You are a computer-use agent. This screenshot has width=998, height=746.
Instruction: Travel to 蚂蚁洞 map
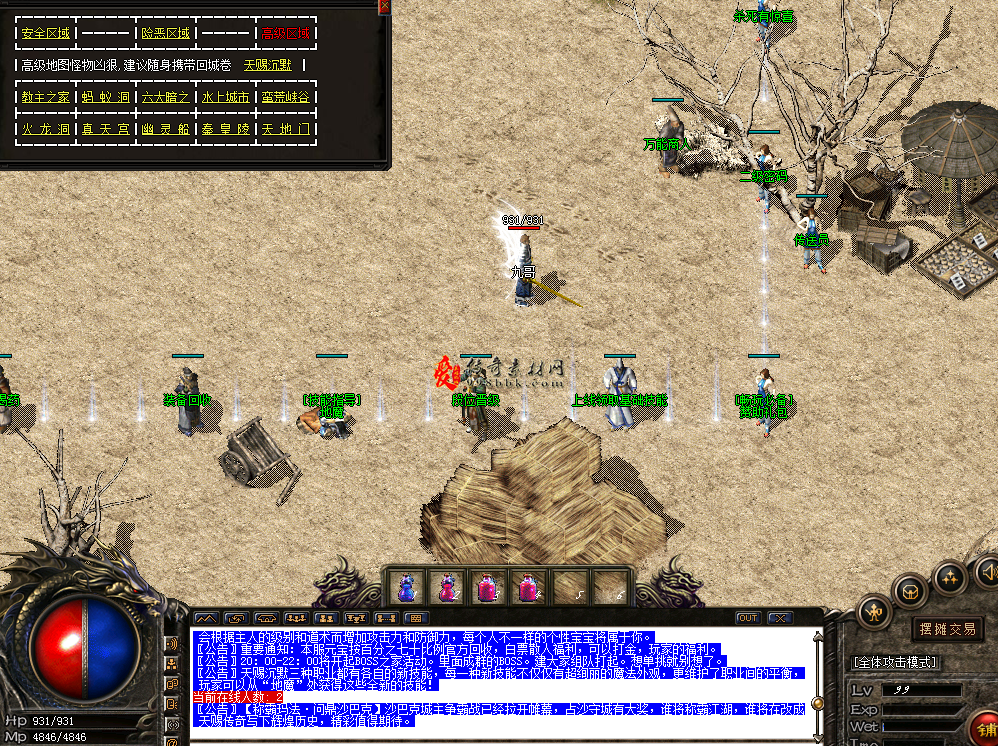pyautogui.click(x=105, y=97)
